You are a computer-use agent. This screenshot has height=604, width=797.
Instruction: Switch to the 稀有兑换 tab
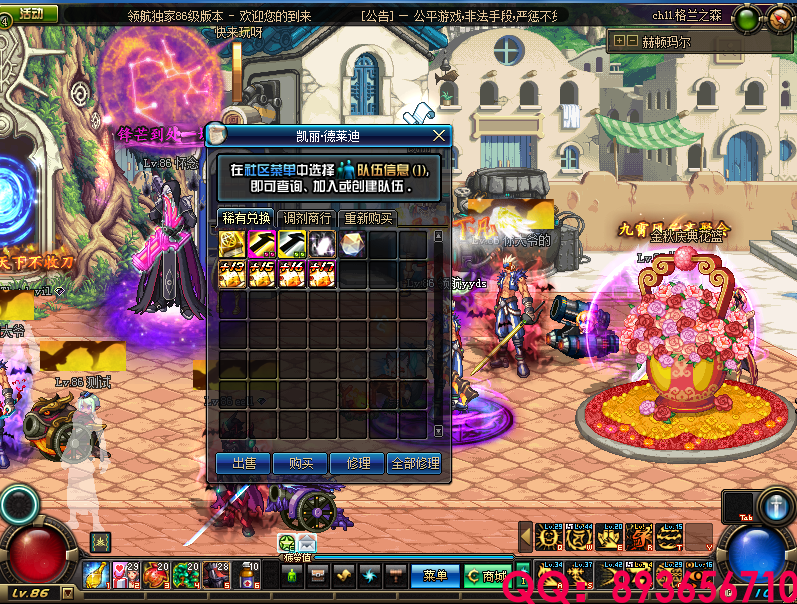pos(245,218)
